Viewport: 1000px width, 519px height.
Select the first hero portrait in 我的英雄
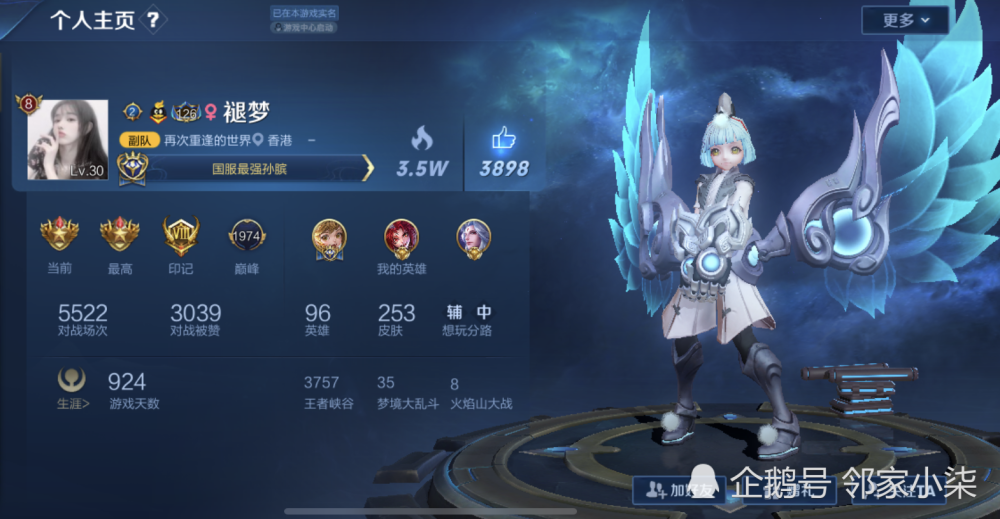[329, 237]
